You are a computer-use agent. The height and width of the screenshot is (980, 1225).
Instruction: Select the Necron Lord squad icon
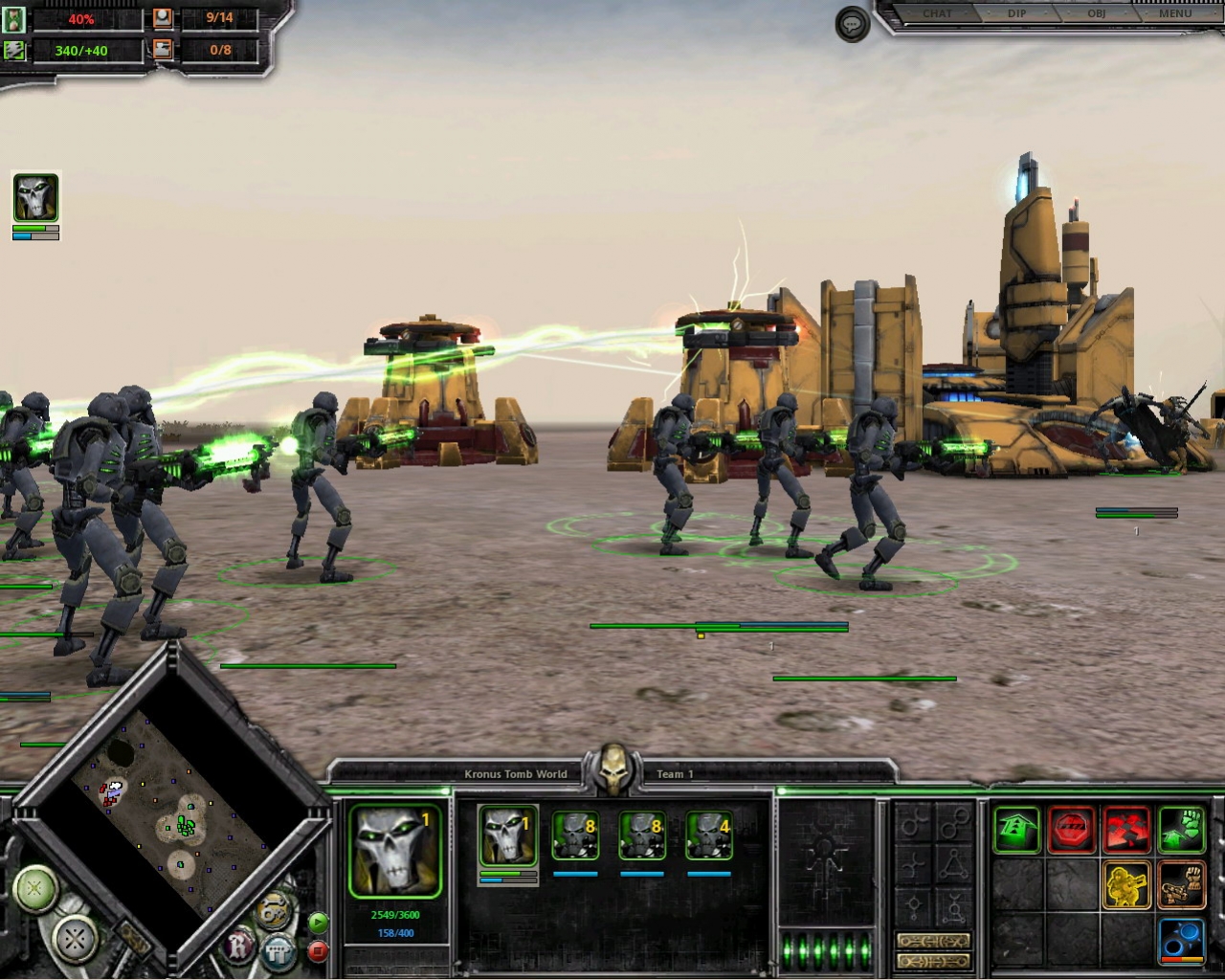click(507, 835)
